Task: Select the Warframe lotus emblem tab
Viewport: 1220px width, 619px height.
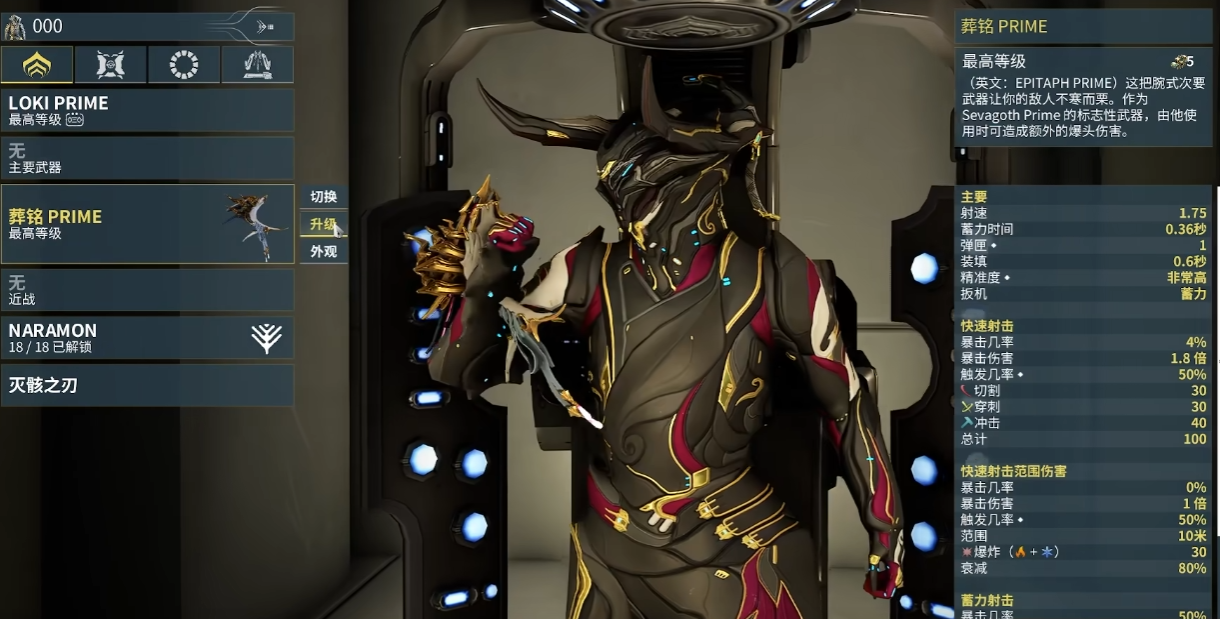Action: [x=37, y=65]
